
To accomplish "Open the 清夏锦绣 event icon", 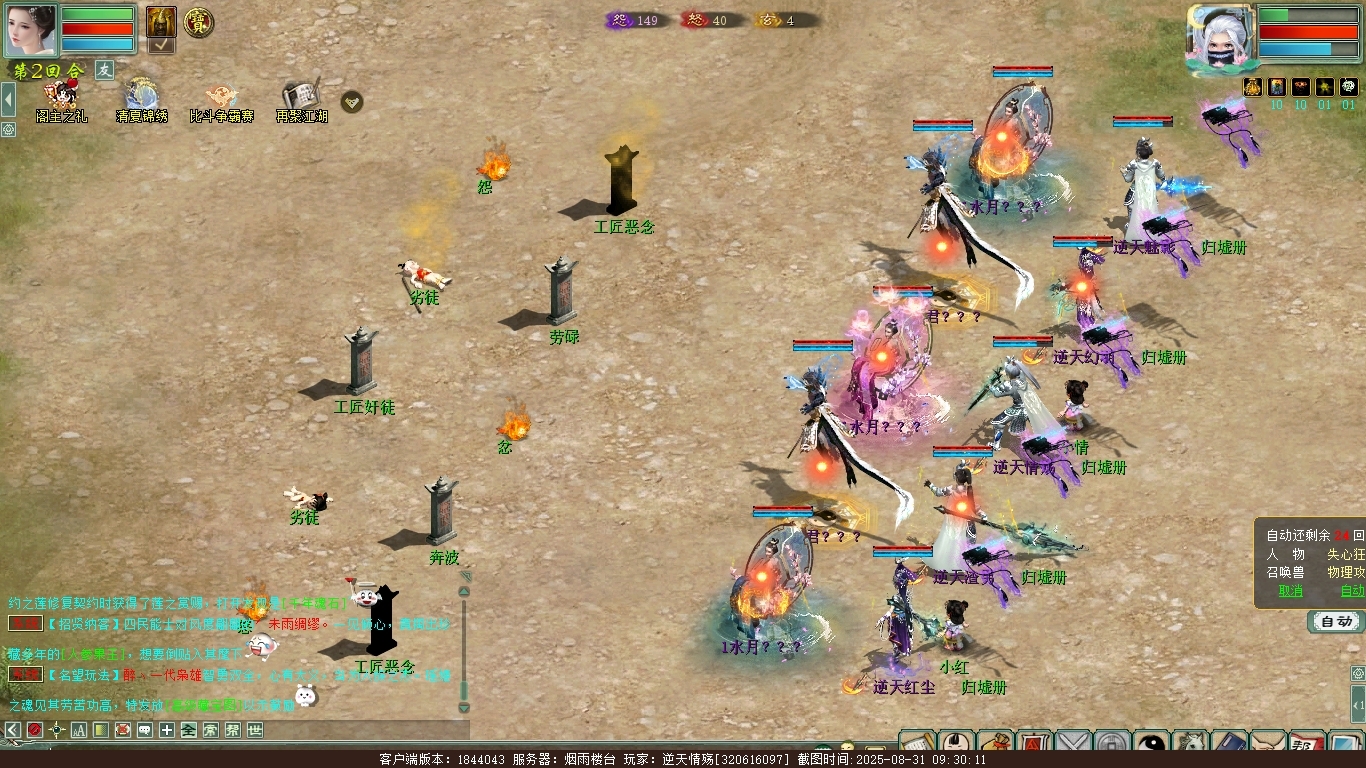I will pos(141,98).
